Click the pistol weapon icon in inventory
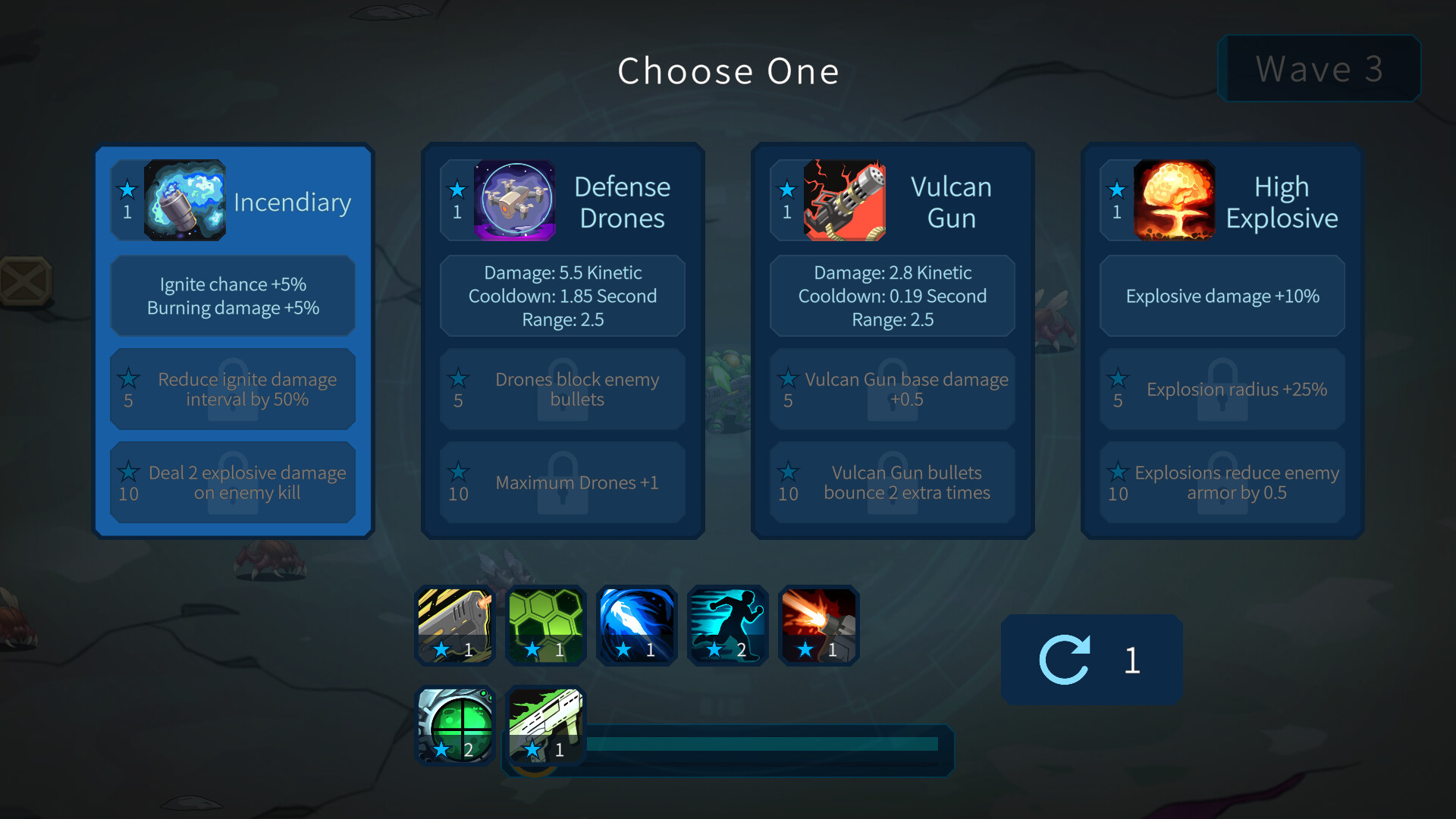1456x819 pixels. (454, 624)
